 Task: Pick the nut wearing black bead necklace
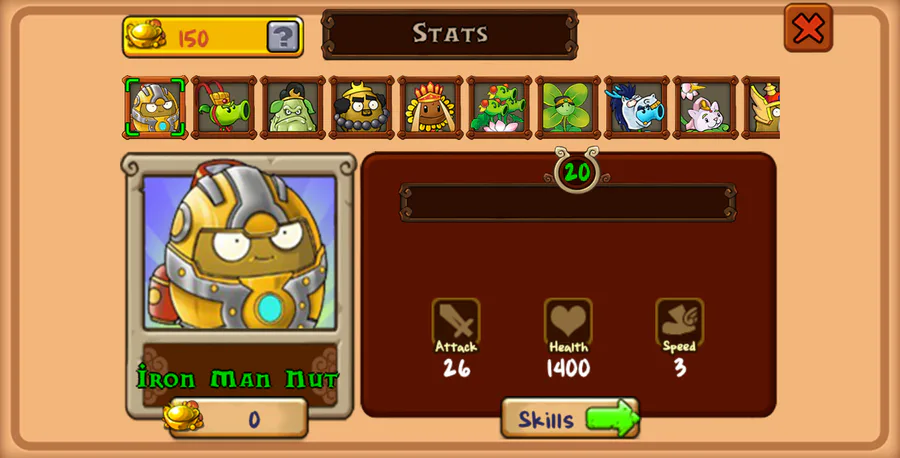361,107
